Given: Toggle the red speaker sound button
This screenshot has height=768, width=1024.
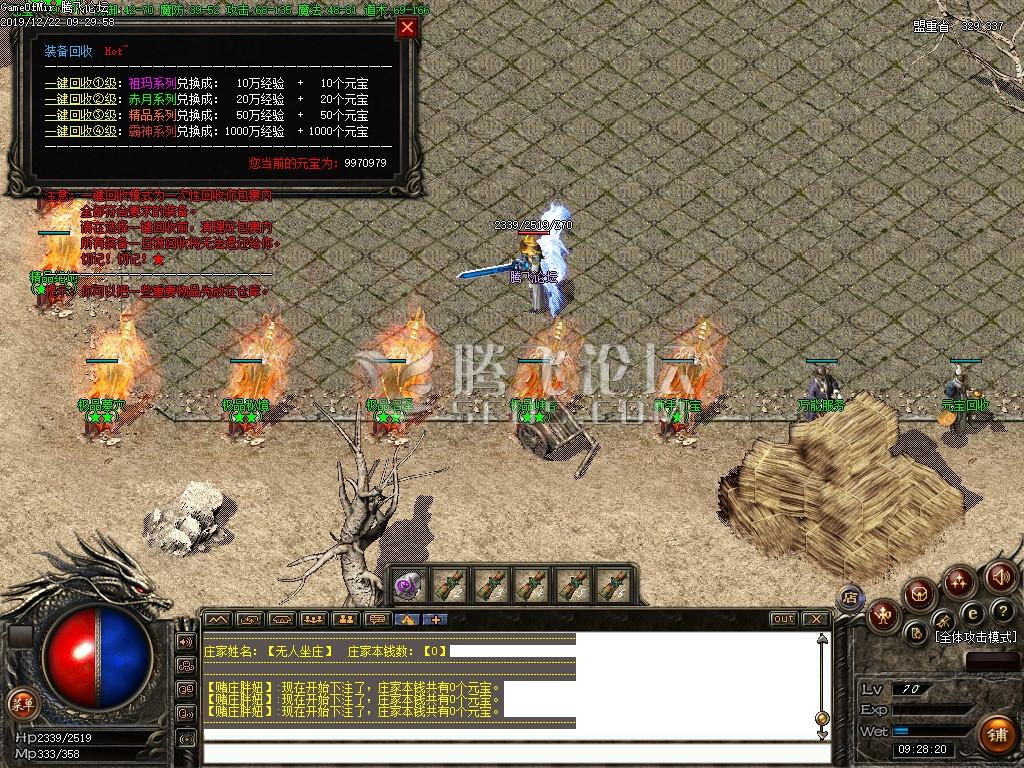Looking at the screenshot, I should tap(1000, 577).
